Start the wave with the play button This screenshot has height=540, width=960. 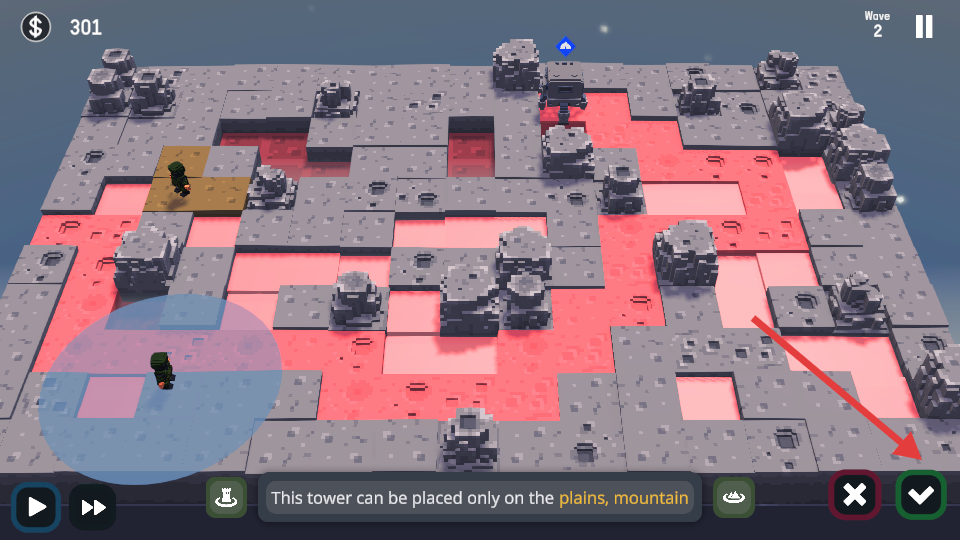click(x=37, y=506)
